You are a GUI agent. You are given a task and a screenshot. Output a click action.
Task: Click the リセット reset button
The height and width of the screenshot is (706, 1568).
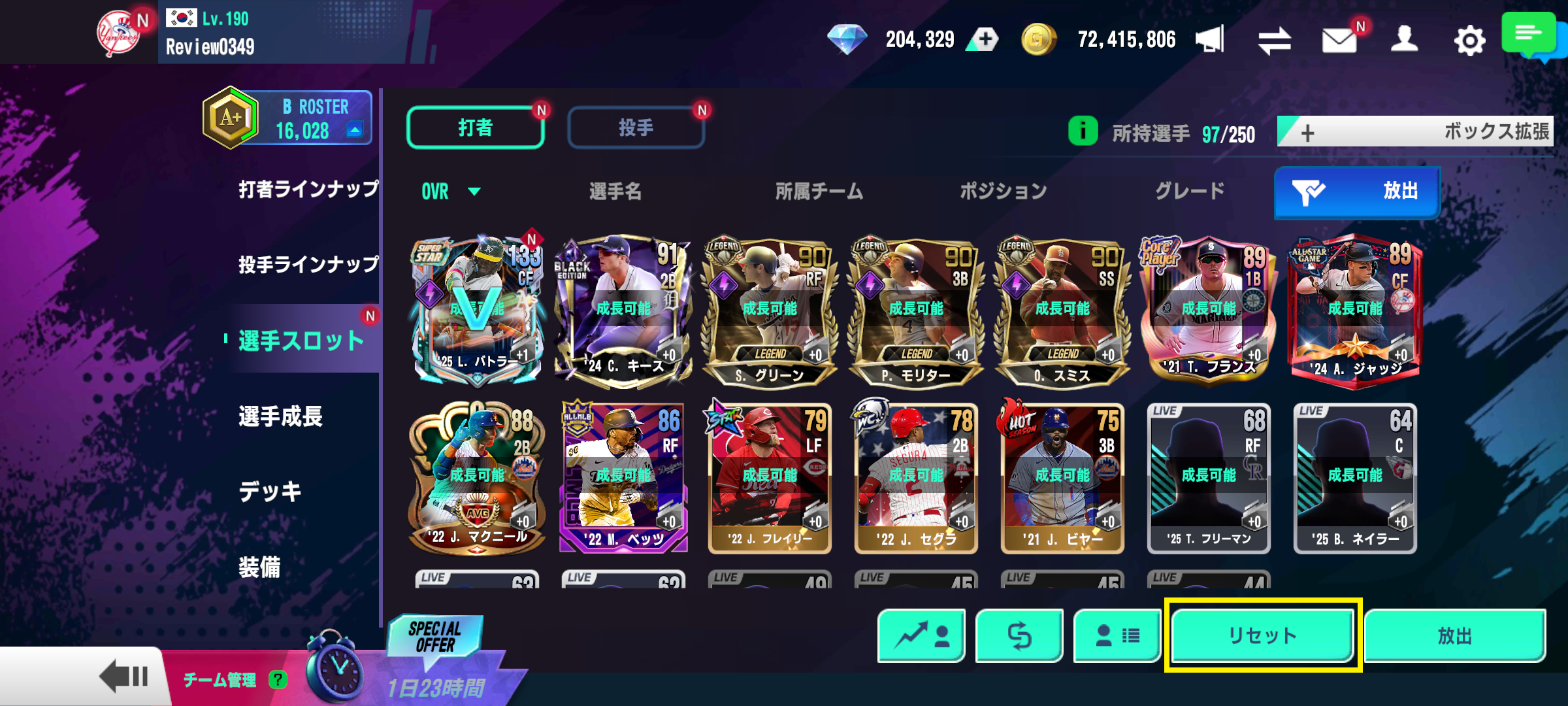(x=1262, y=635)
